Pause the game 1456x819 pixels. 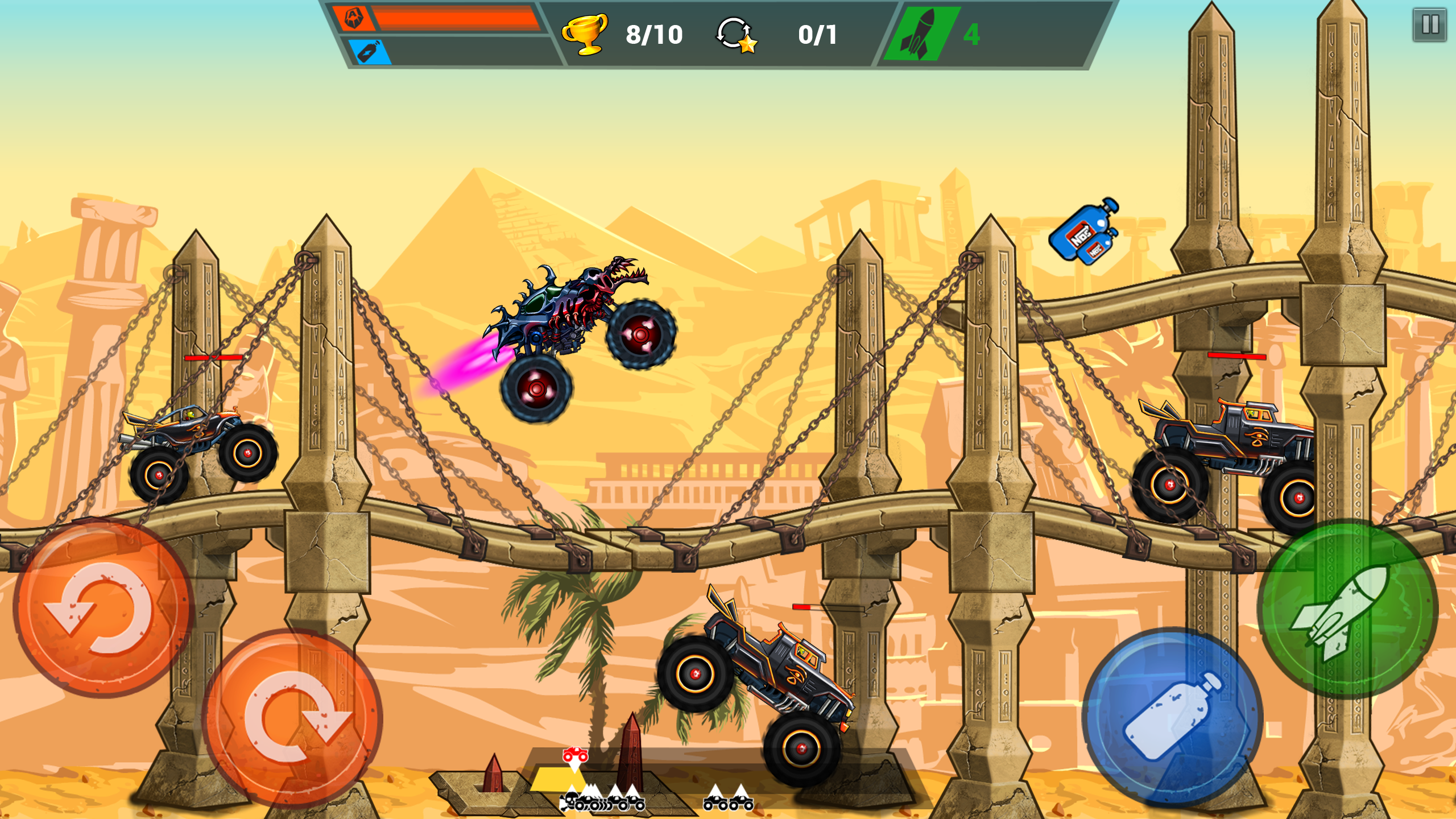(1429, 24)
